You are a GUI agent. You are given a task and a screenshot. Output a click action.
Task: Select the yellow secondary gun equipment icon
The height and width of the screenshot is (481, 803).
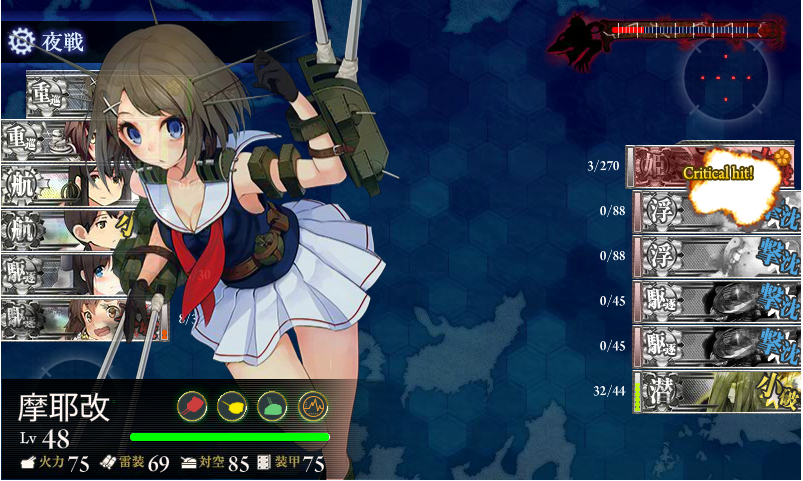click(232, 405)
